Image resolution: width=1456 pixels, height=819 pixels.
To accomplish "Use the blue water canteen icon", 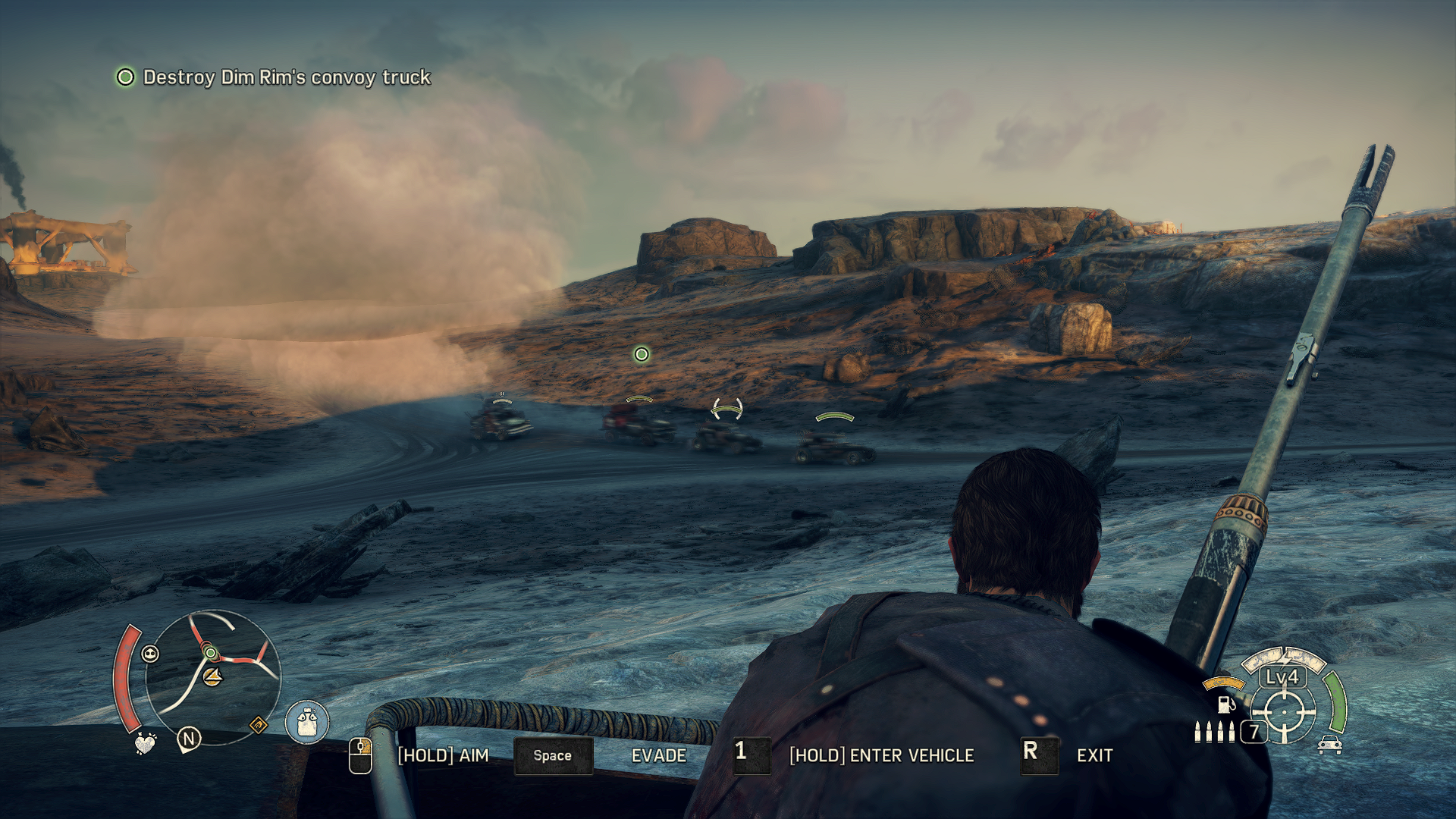I will click(306, 722).
